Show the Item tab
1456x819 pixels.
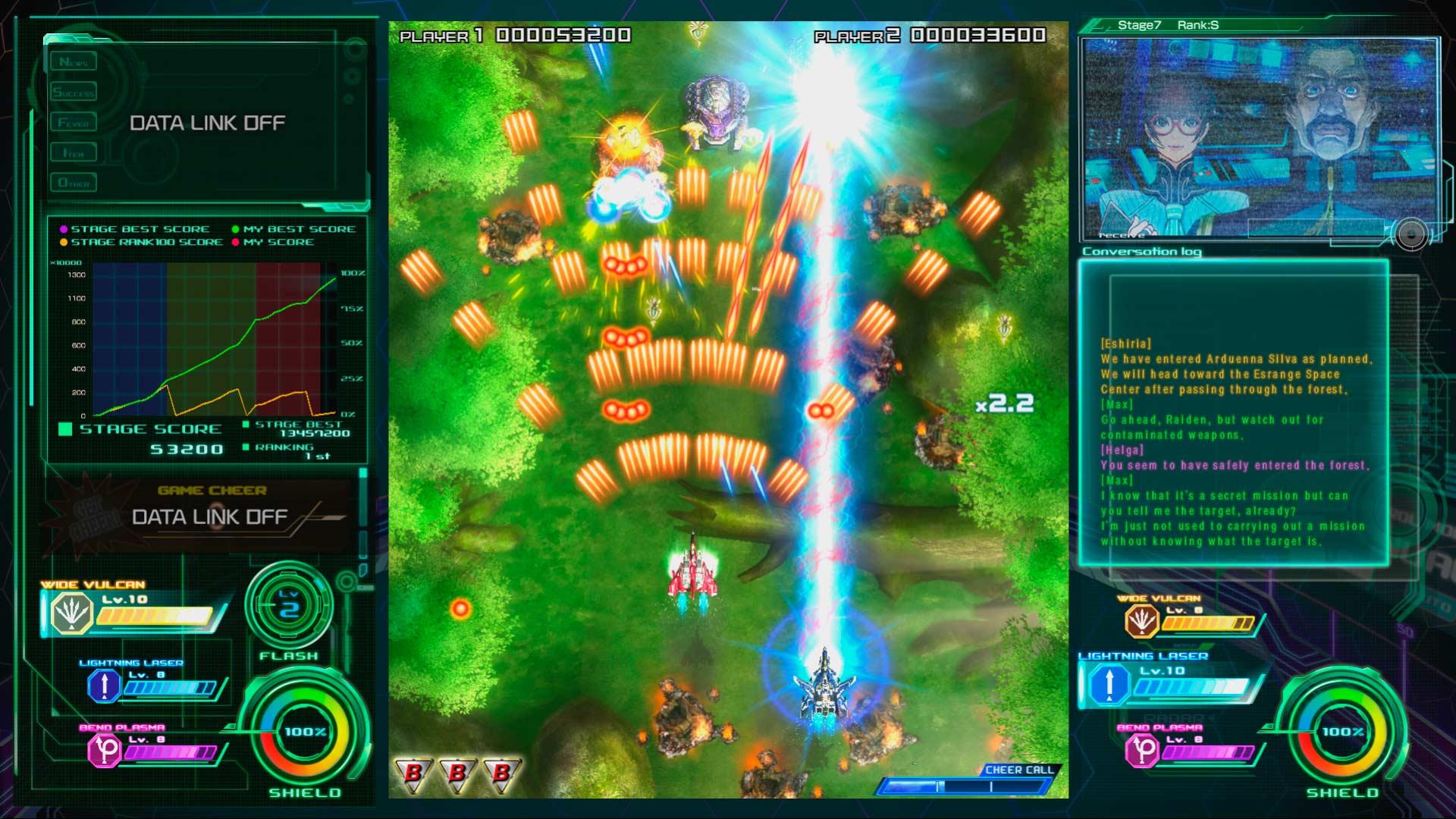(74, 153)
